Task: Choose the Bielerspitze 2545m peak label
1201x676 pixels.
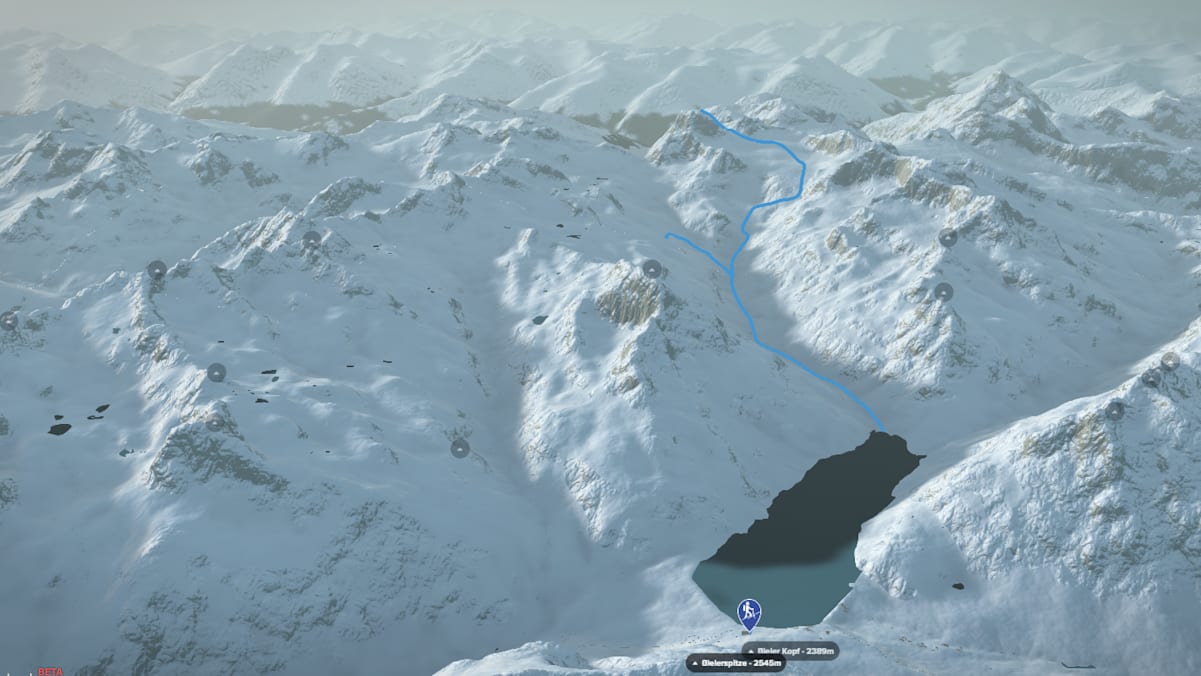Action: click(x=735, y=663)
